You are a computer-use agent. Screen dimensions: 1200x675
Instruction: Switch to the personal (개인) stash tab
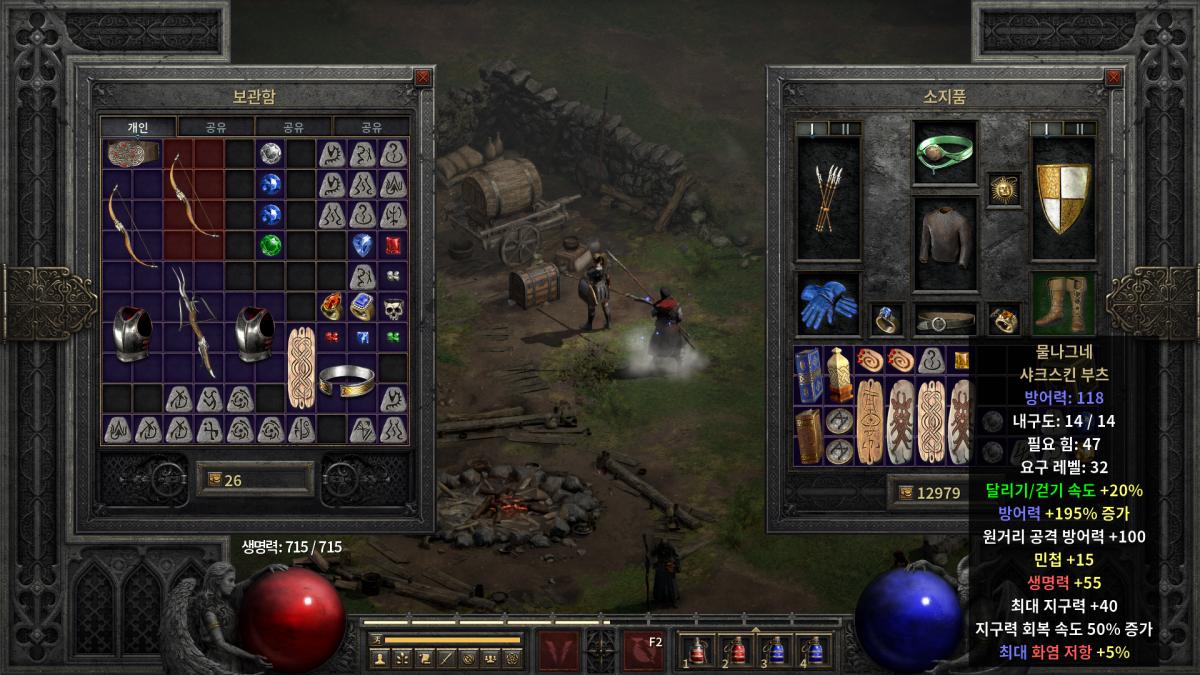point(138,127)
